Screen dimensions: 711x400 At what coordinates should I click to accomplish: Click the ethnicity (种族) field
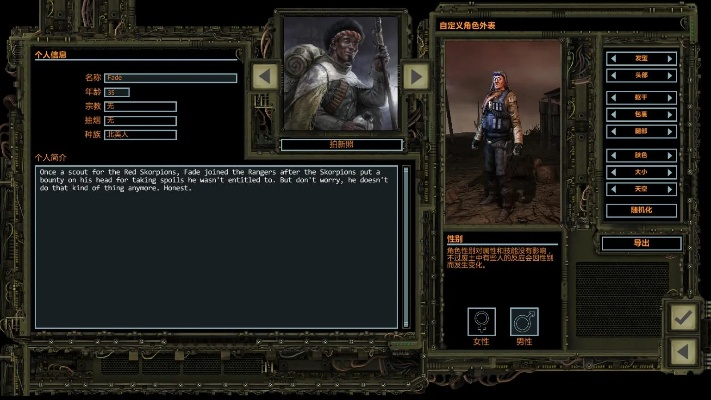point(140,134)
